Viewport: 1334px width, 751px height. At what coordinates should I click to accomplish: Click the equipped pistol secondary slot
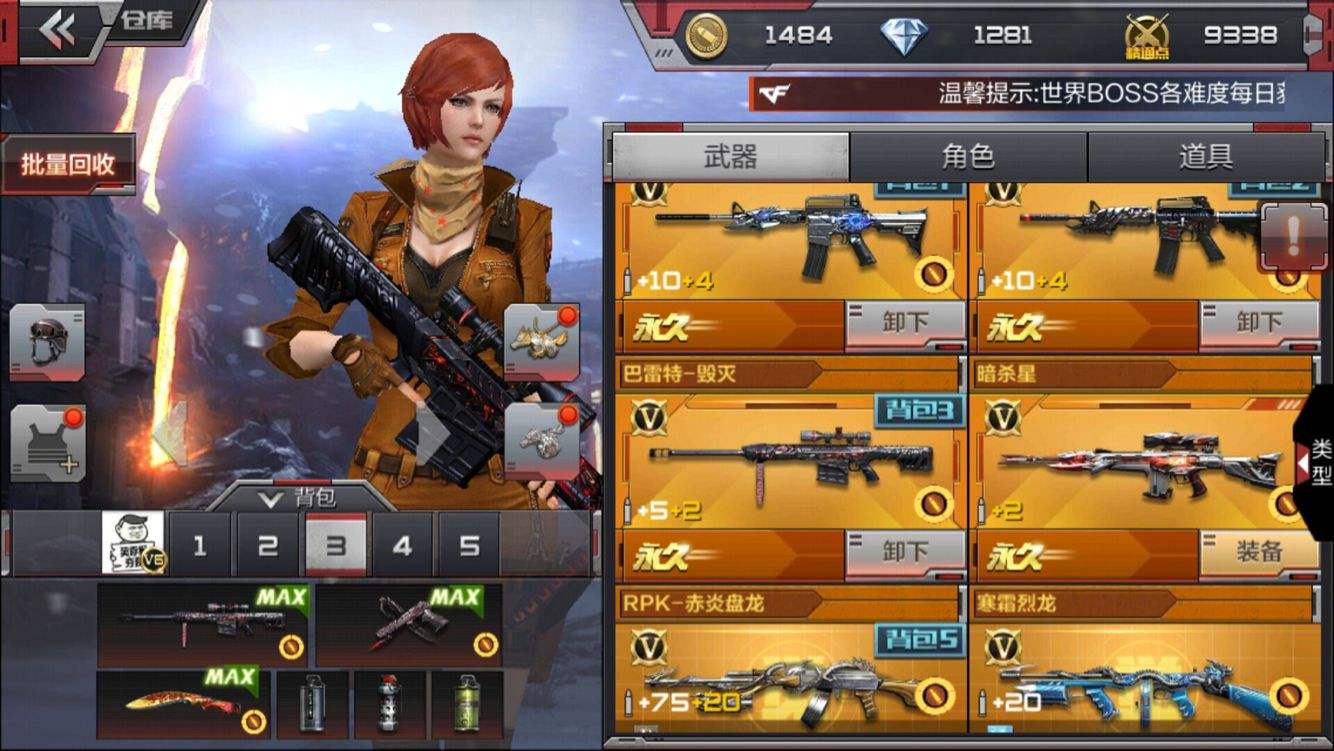[407, 626]
